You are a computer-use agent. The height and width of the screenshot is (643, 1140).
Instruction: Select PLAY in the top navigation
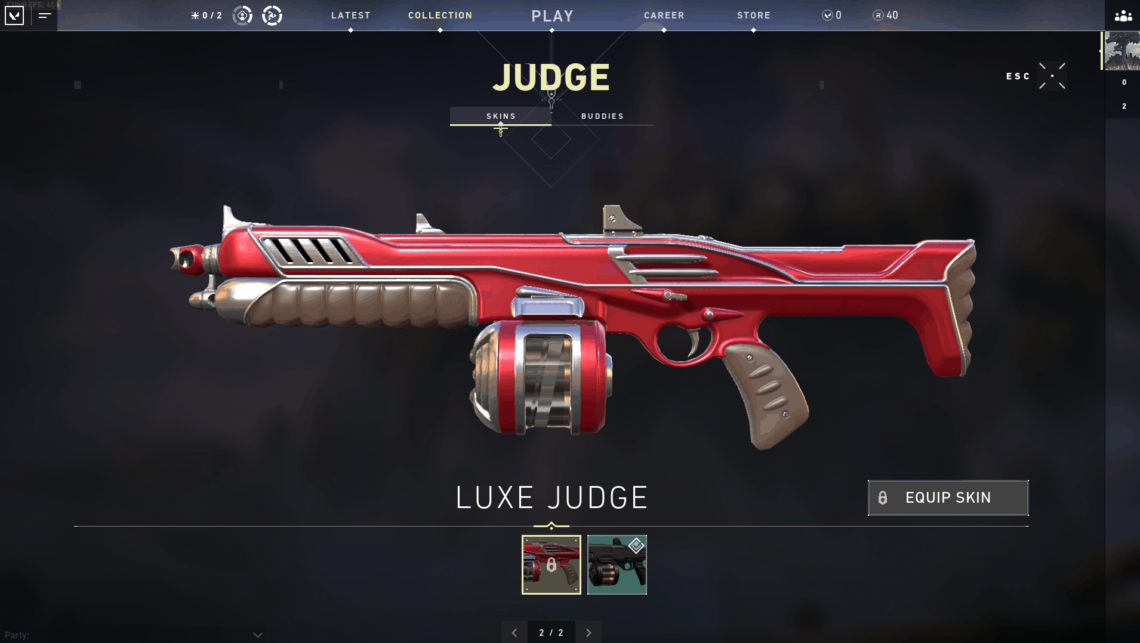[552, 16]
